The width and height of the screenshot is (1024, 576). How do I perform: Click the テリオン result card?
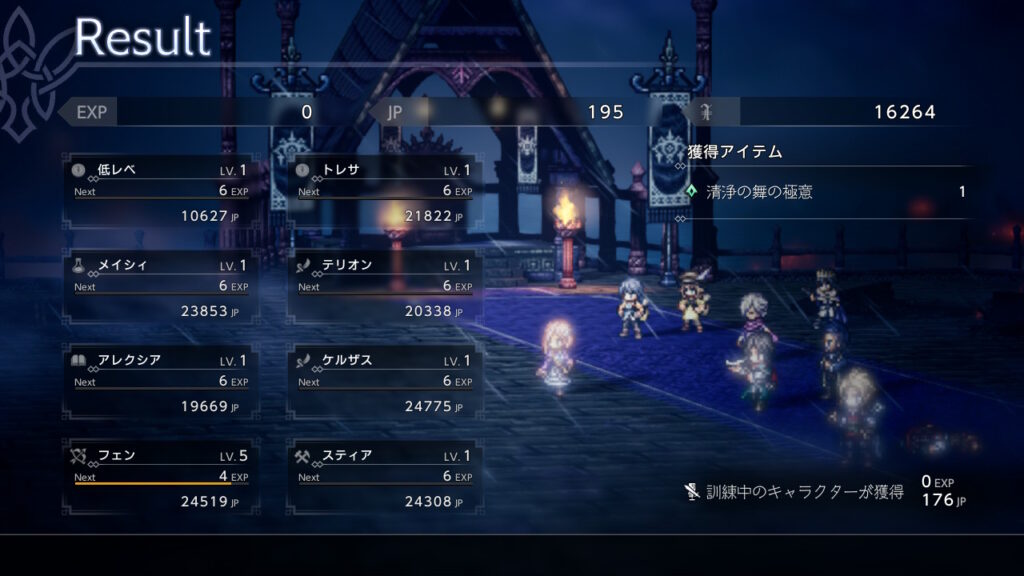[385, 285]
